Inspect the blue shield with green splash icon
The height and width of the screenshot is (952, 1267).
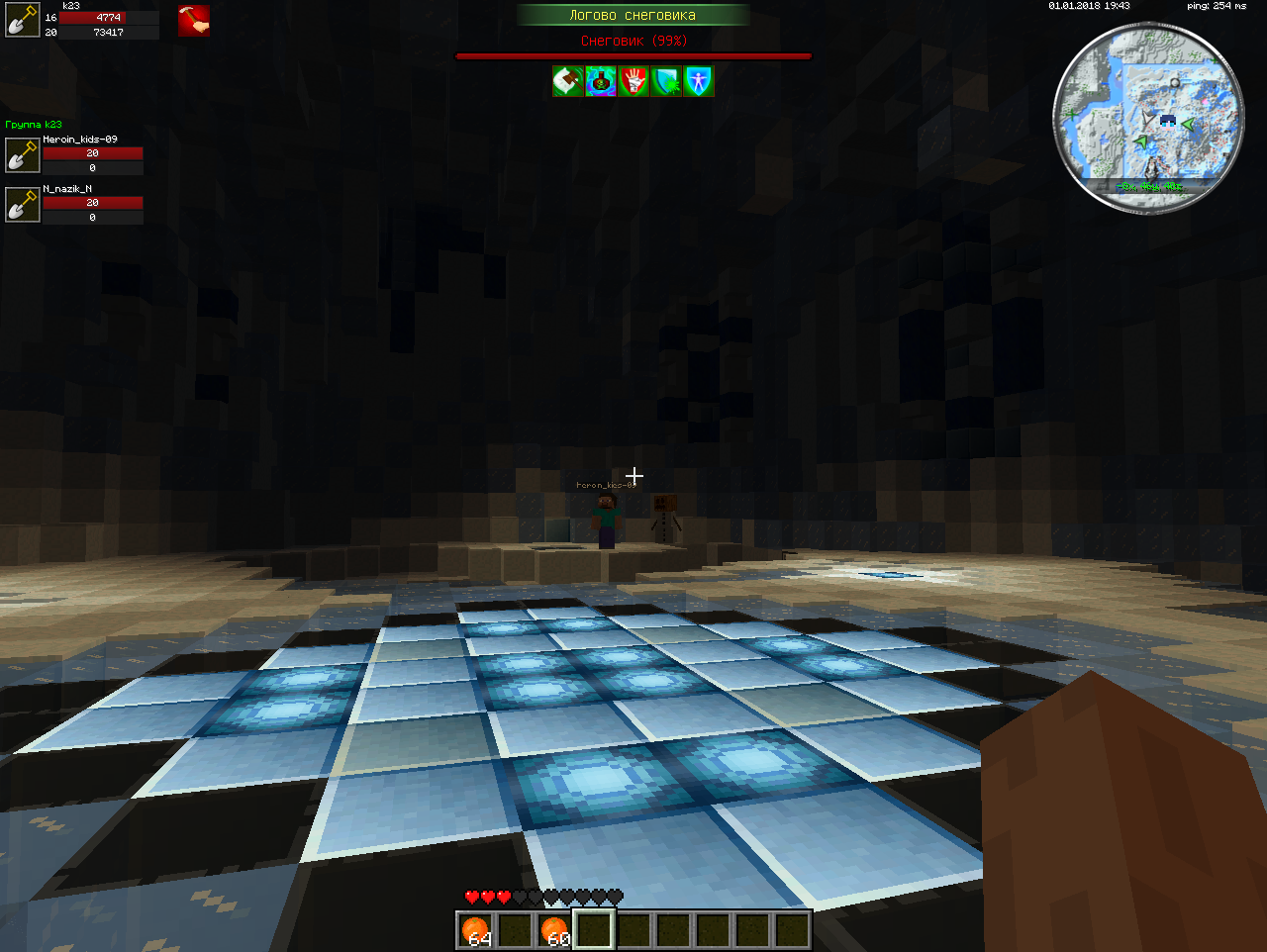point(666,81)
